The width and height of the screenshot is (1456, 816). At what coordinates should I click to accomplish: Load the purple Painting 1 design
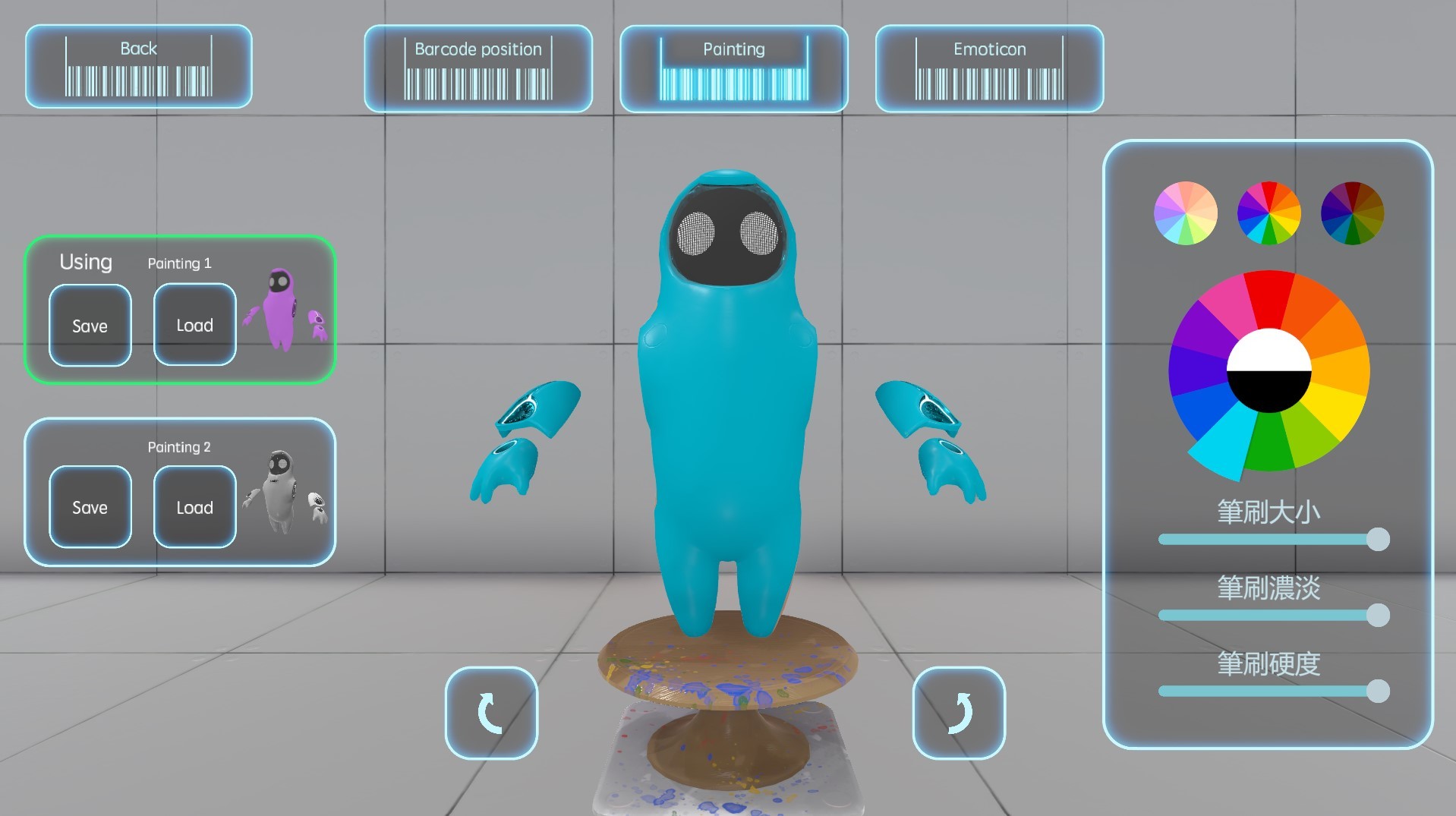[194, 325]
